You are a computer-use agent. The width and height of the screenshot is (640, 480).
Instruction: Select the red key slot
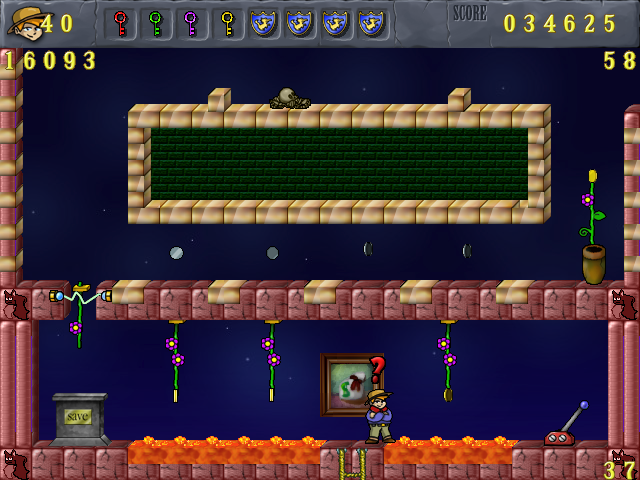(120, 23)
